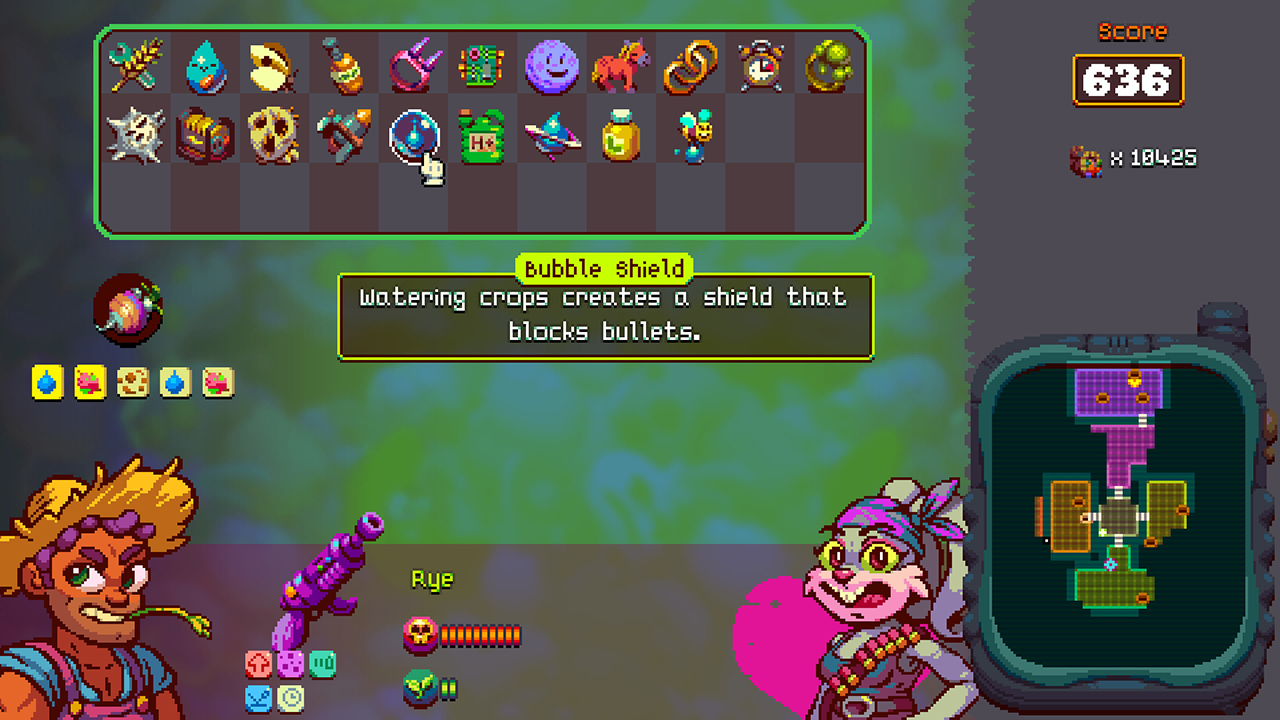The width and height of the screenshot is (1280, 720).
Task: Select the golden chain links item
Action: 692,66
